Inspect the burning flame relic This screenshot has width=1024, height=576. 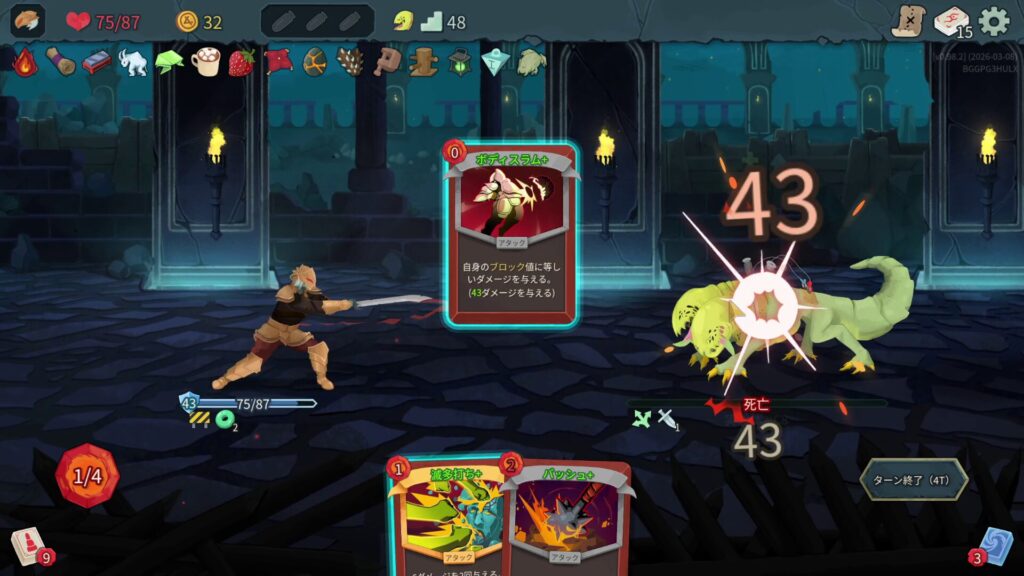click(24, 62)
